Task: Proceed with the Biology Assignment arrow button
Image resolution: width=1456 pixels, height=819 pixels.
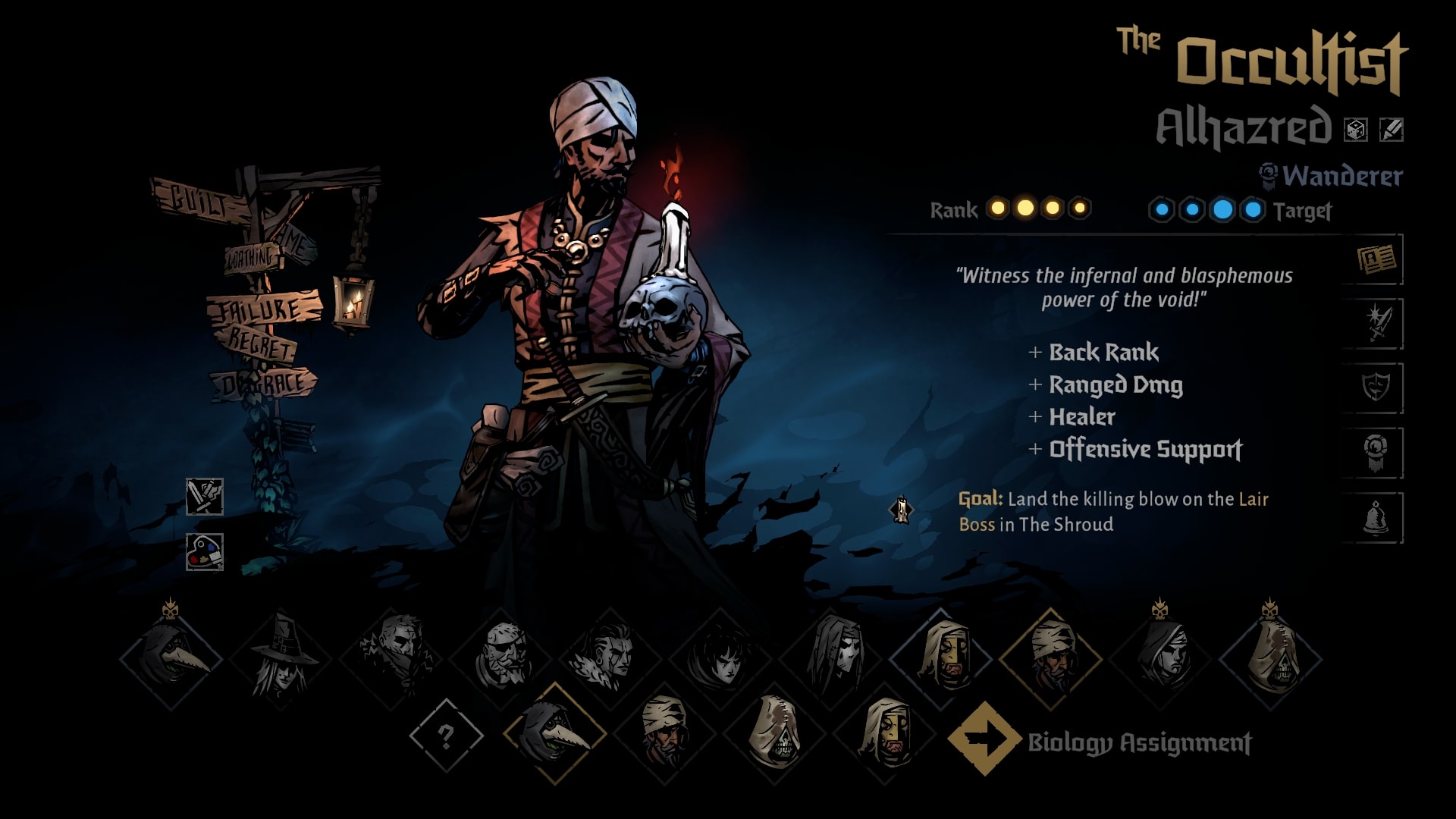Action: click(984, 739)
